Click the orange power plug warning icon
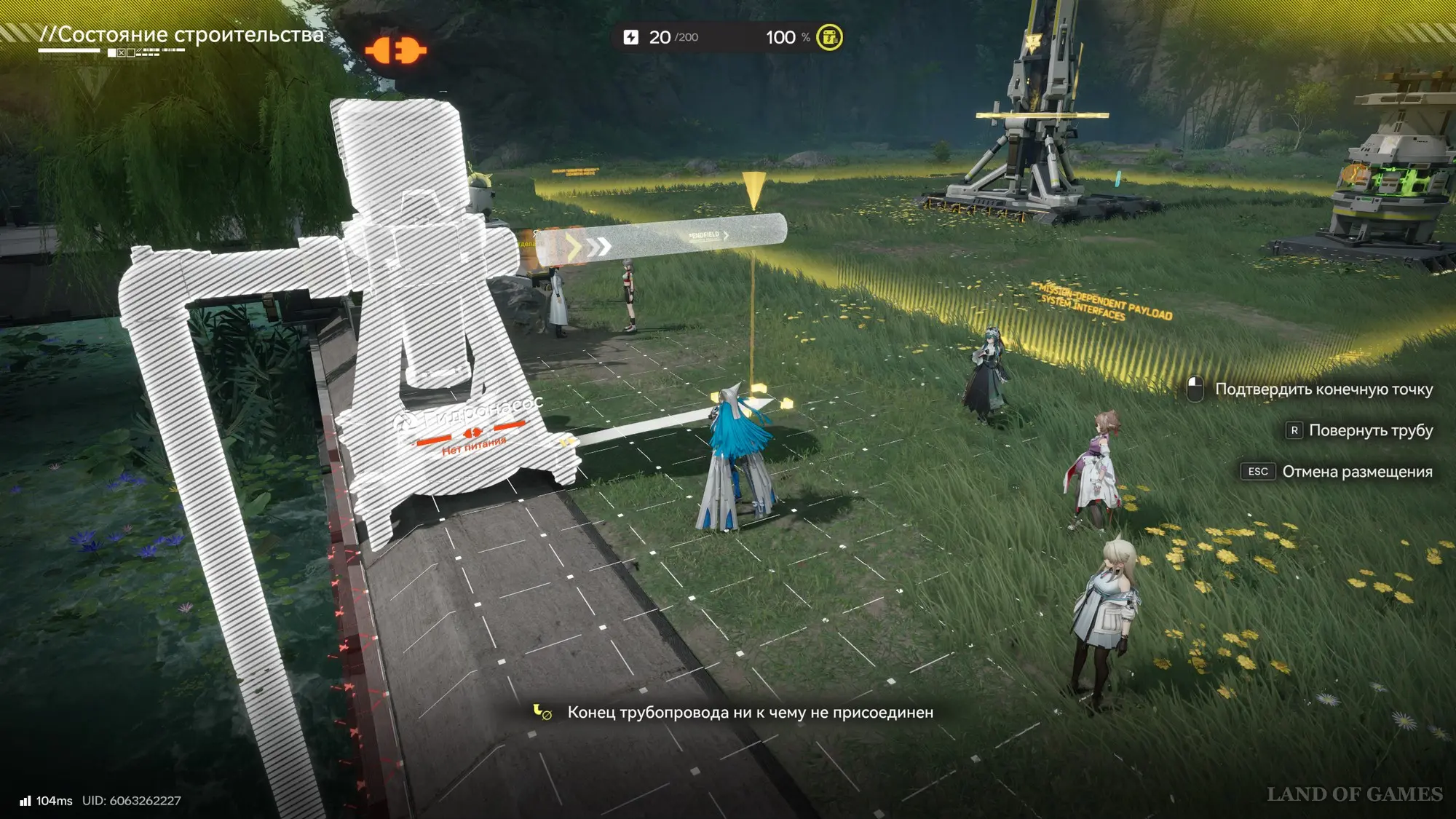 click(395, 51)
